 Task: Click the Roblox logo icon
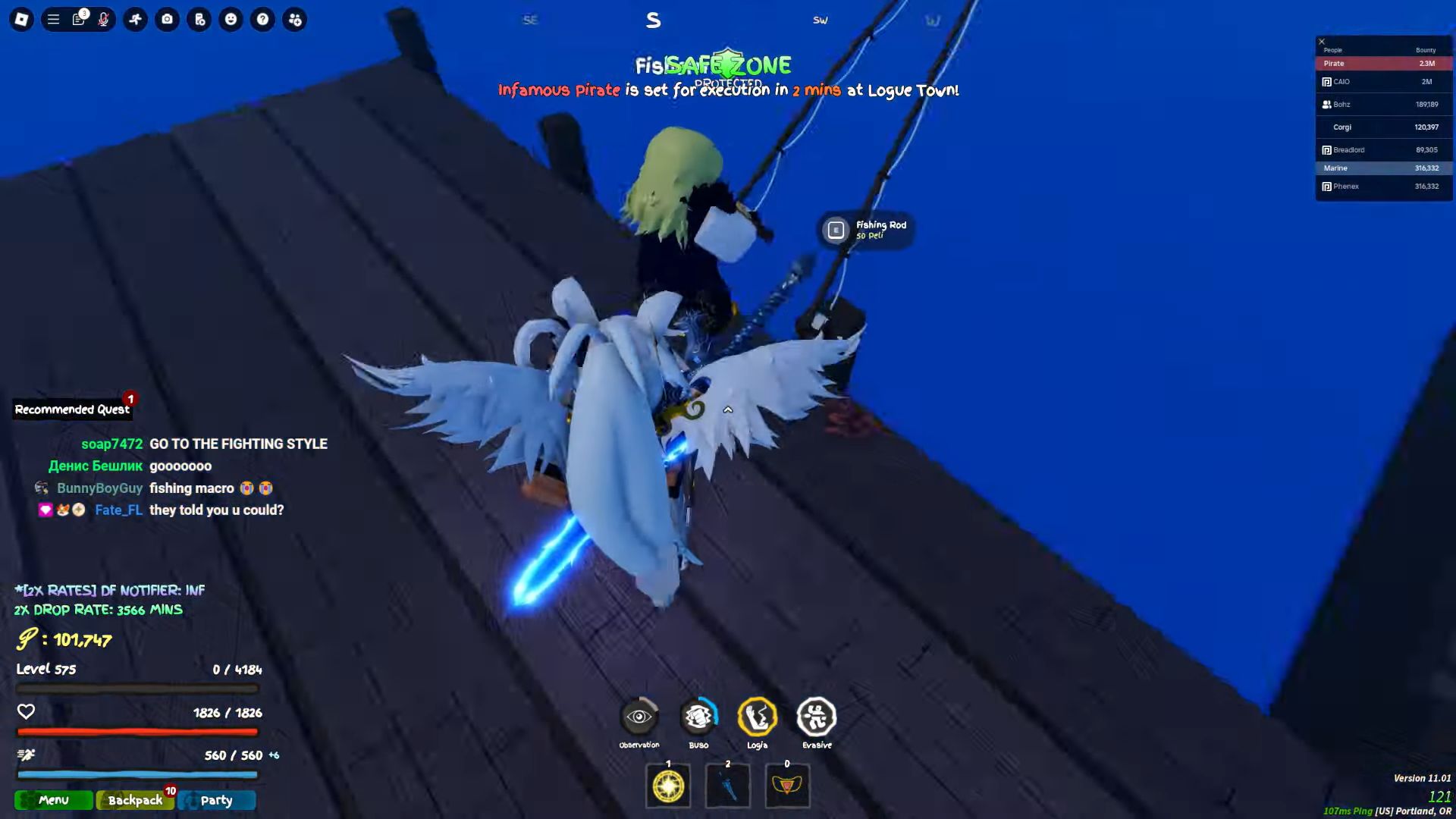tap(22, 20)
